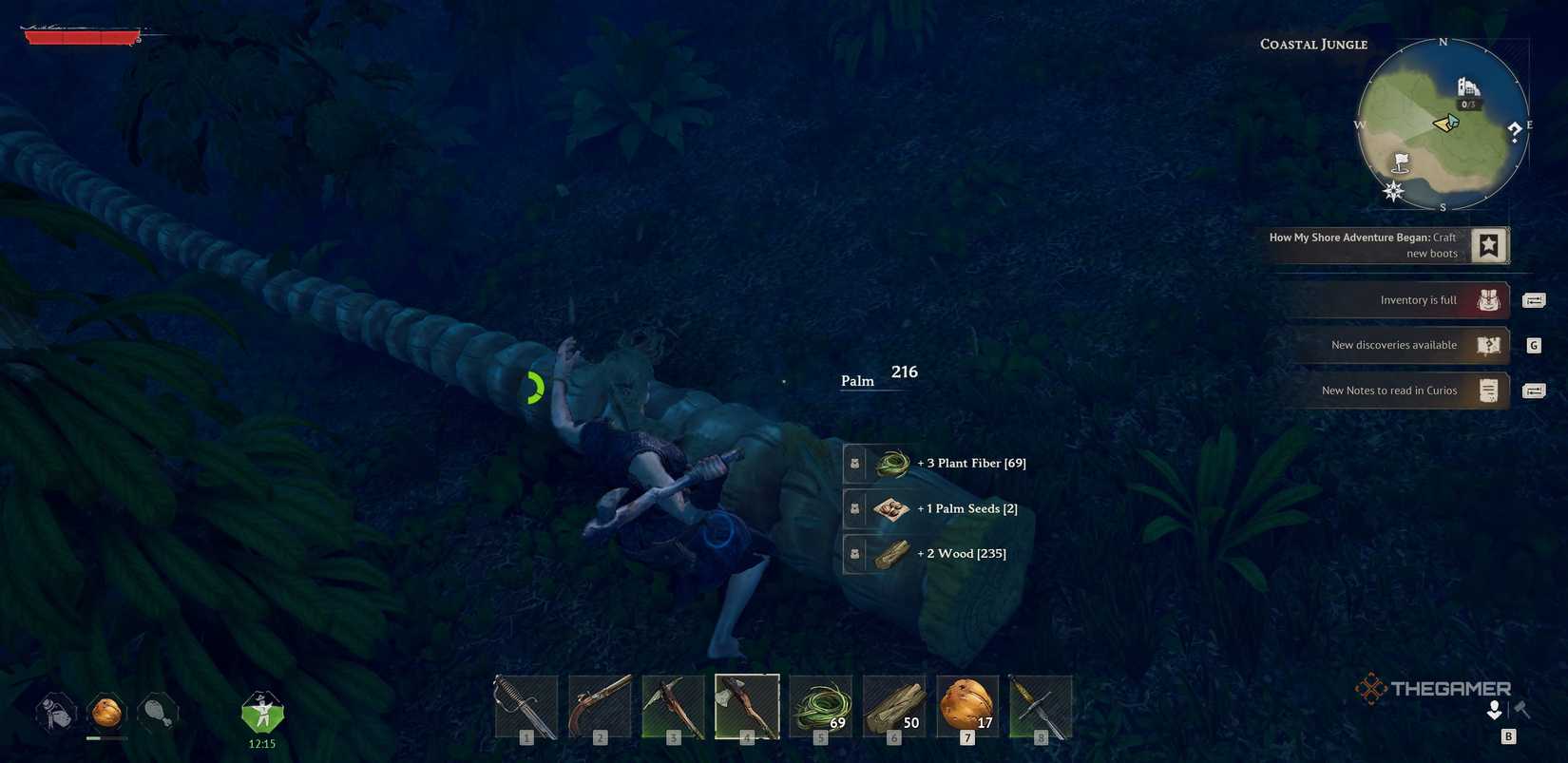The height and width of the screenshot is (763, 1568).
Task: Select the flintlock pistol in slot 2
Action: coord(599,706)
